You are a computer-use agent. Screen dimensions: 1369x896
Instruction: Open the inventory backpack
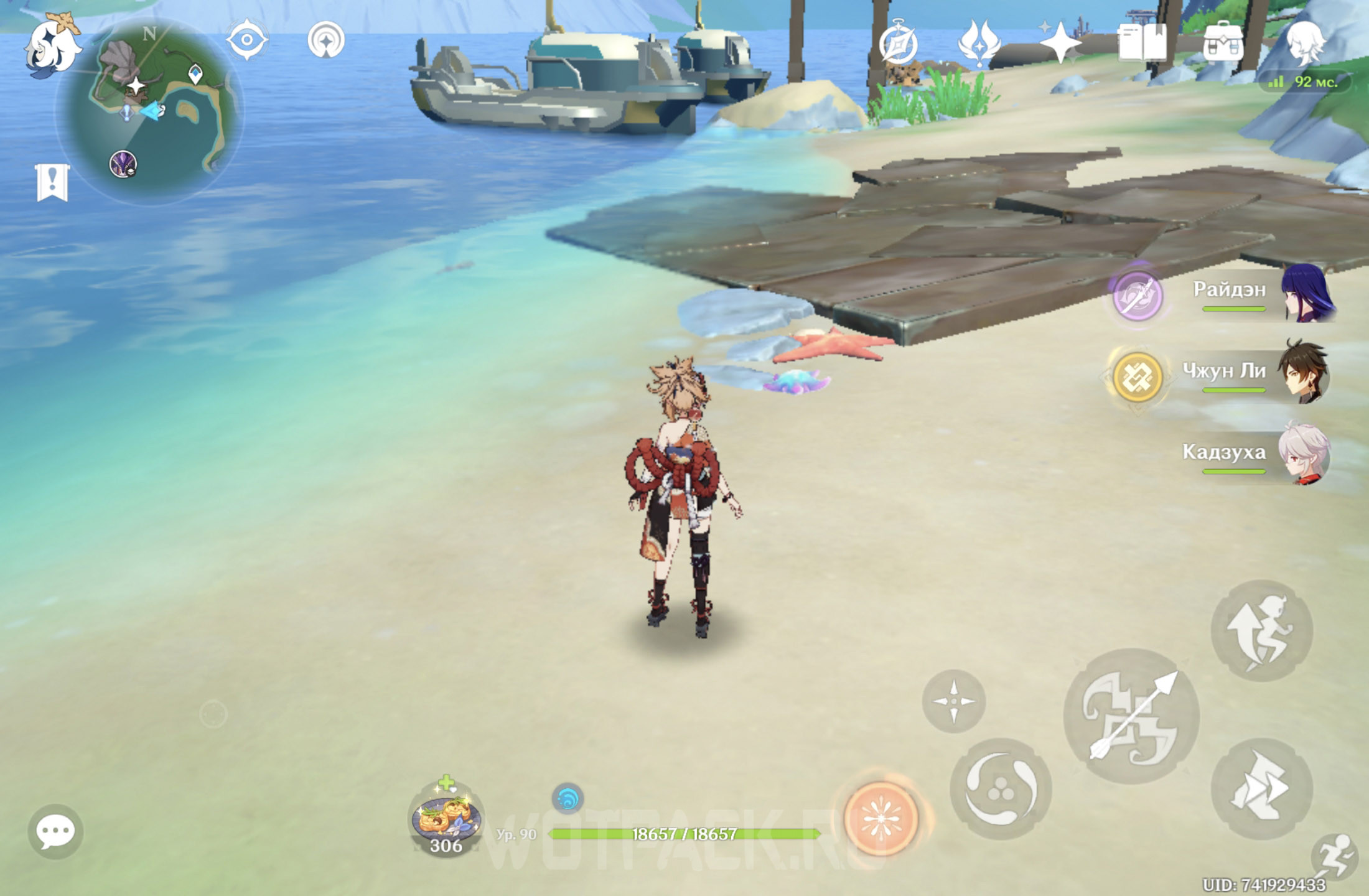click(x=1223, y=42)
